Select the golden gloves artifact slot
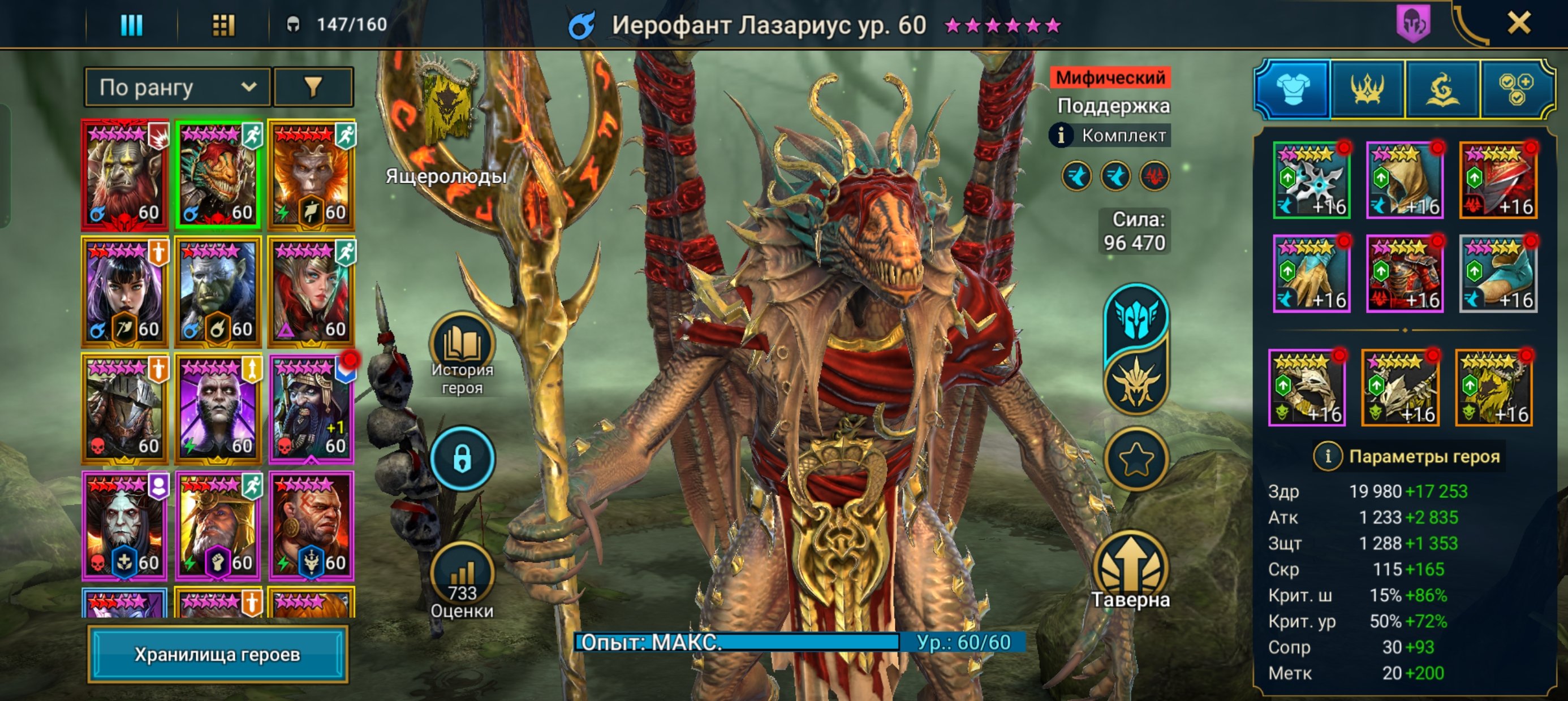 (x=1311, y=274)
